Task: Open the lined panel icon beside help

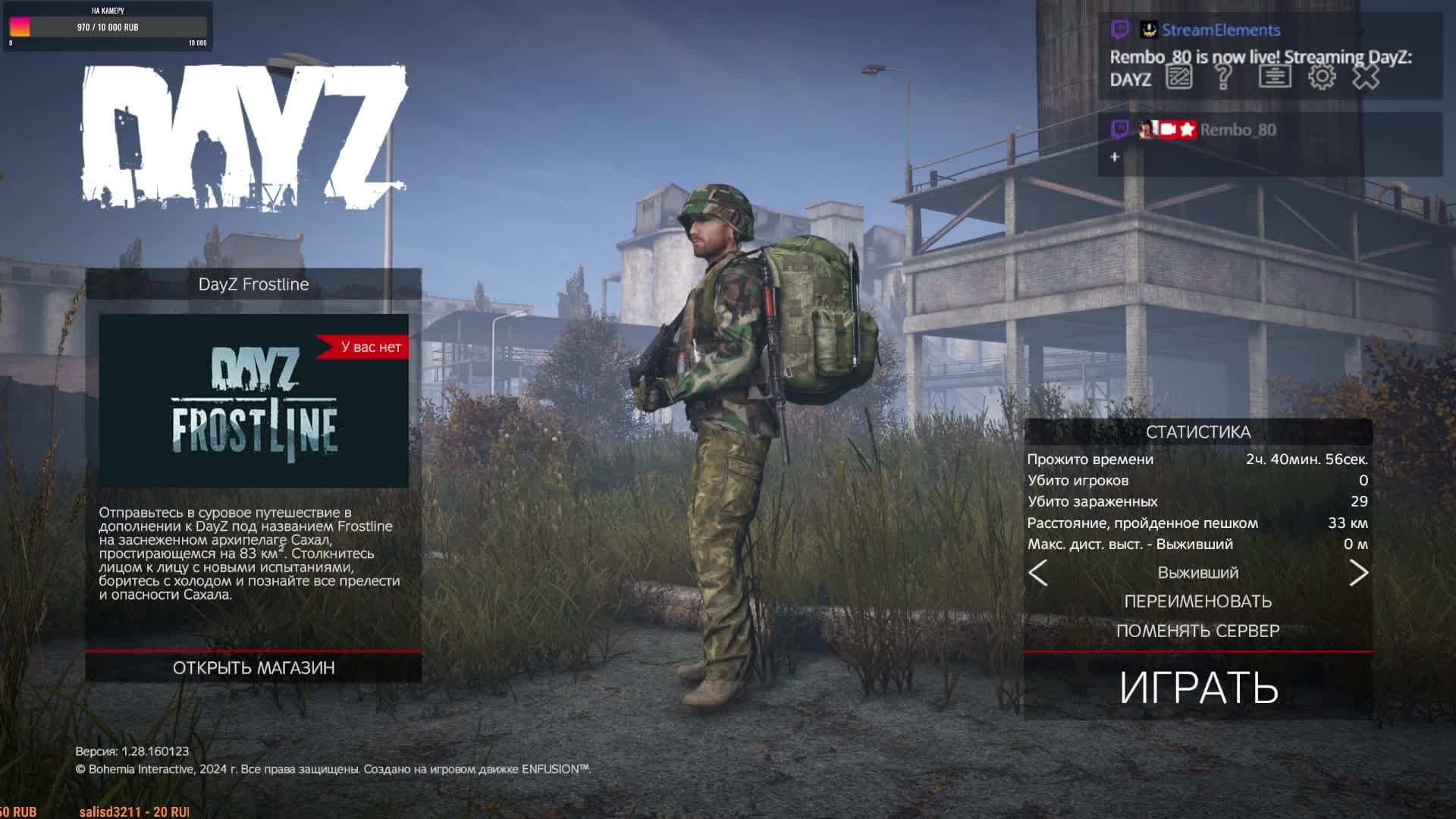Action: pyautogui.click(x=1275, y=77)
